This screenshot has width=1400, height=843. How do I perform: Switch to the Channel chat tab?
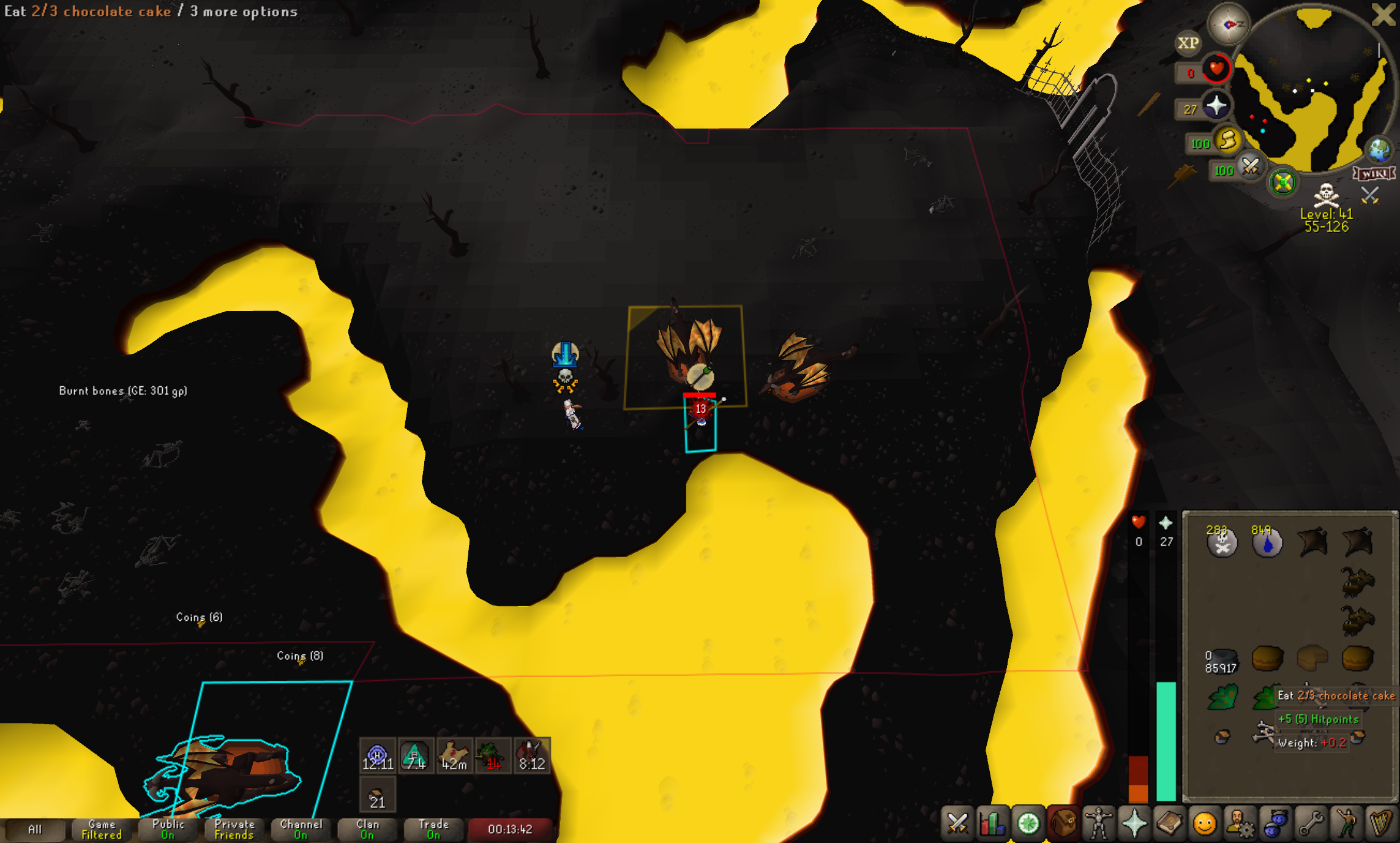coord(301,830)
